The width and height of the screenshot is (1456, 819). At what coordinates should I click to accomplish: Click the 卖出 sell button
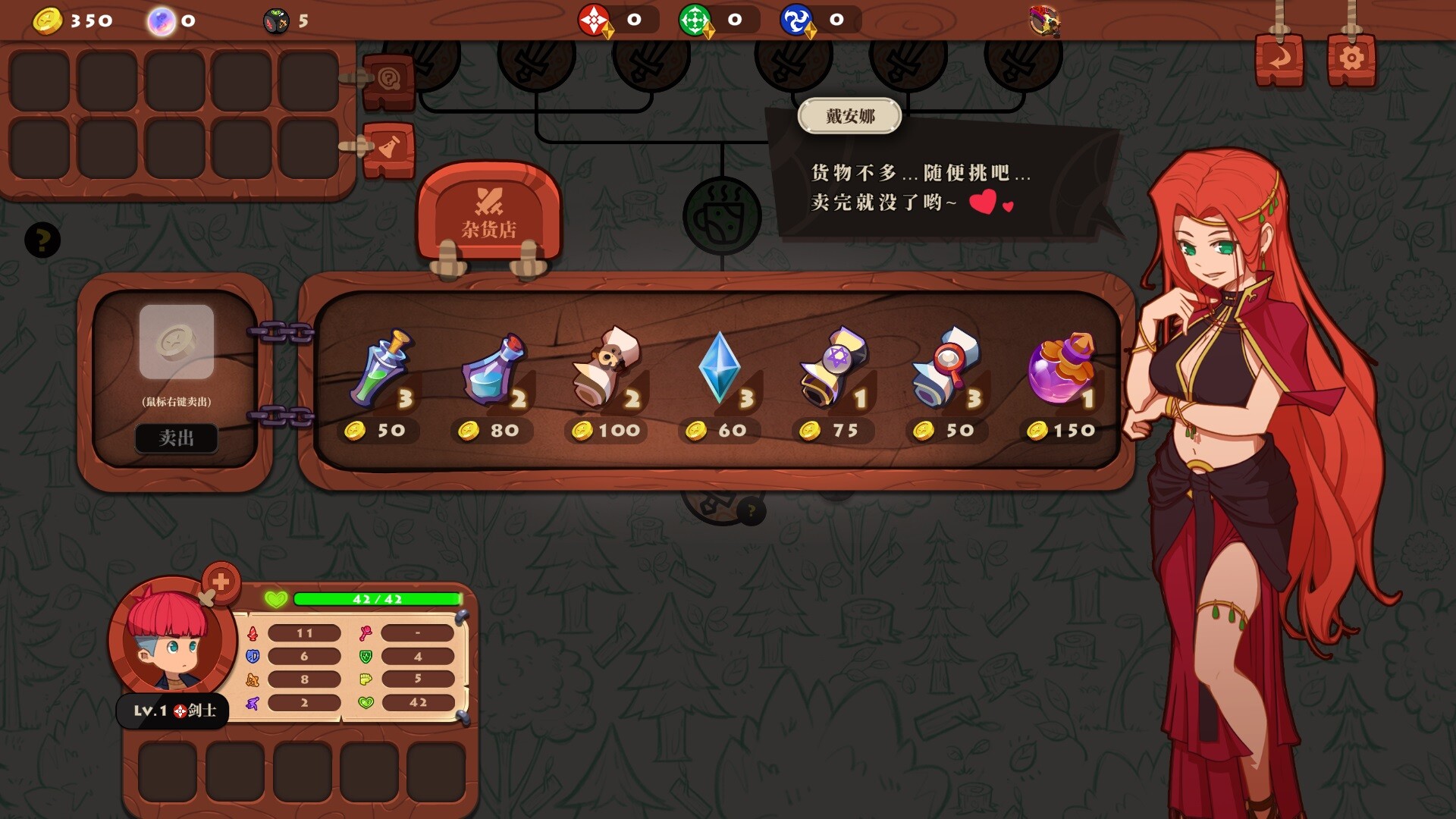pyautogui.click(x=176, y=438)
